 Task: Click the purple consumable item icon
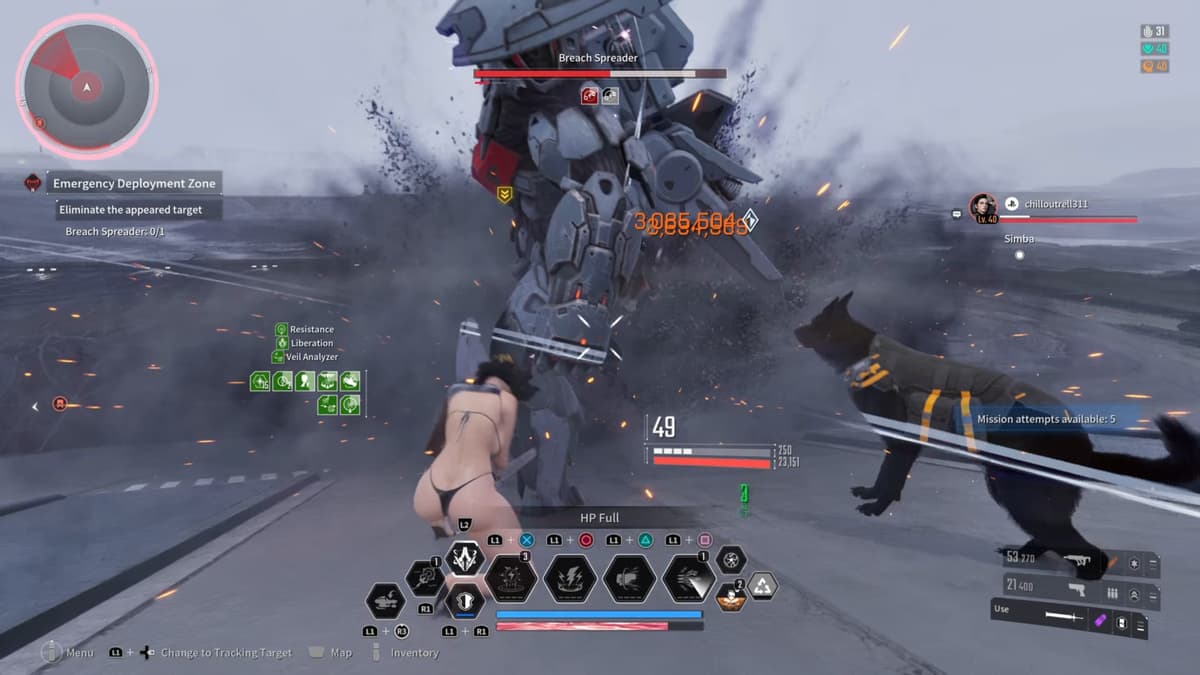pyautogui.click(x=1100, y=622)
